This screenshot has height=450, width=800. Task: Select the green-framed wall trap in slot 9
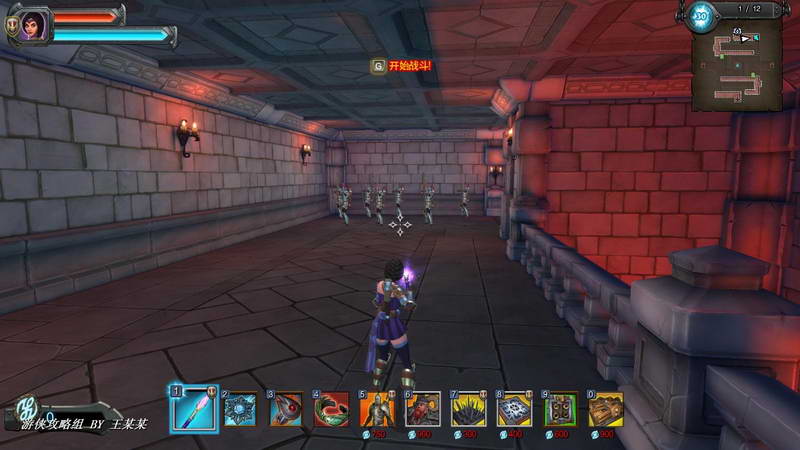[561, 409]
